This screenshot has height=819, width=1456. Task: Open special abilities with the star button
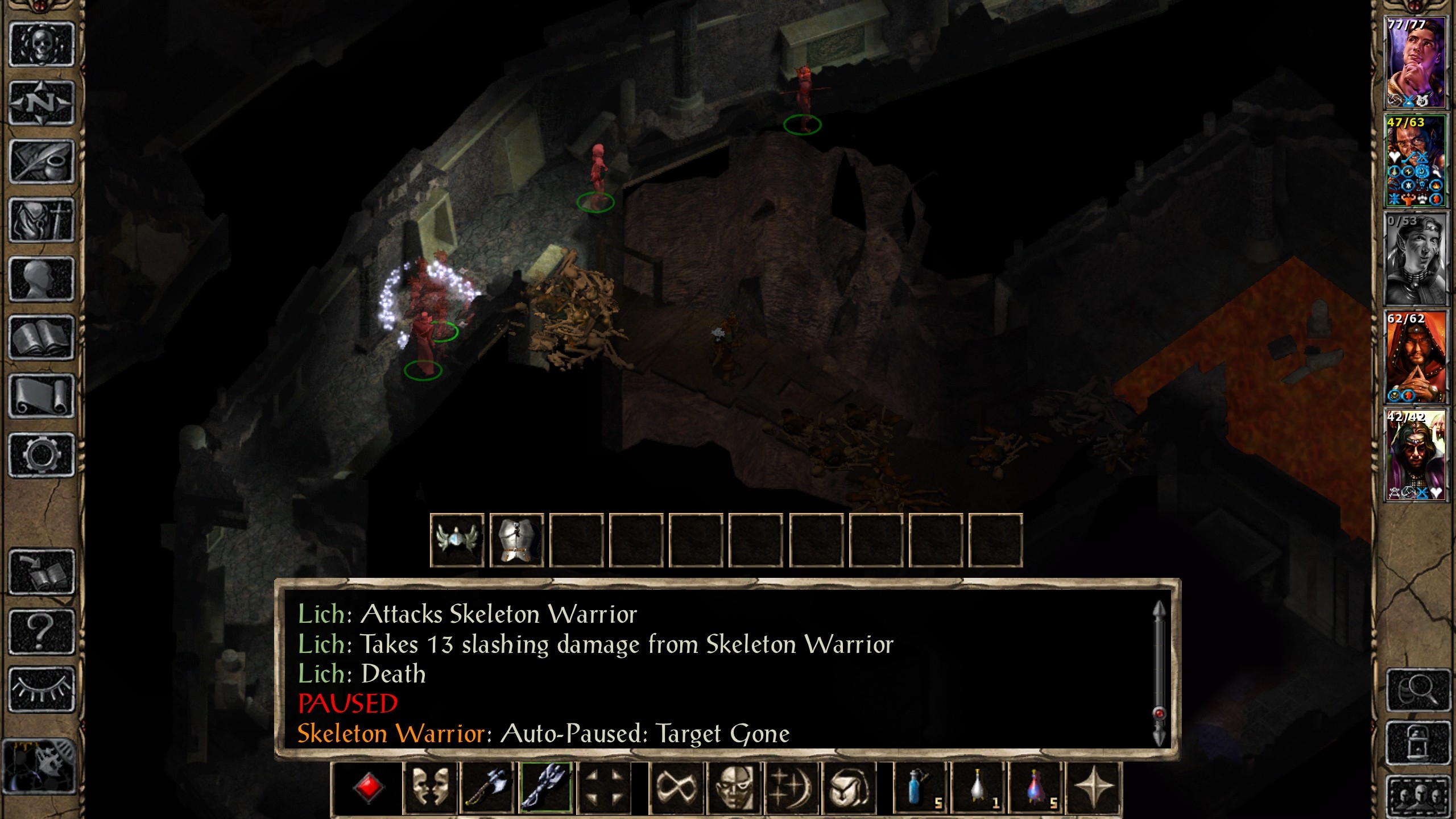(1093, 788)
